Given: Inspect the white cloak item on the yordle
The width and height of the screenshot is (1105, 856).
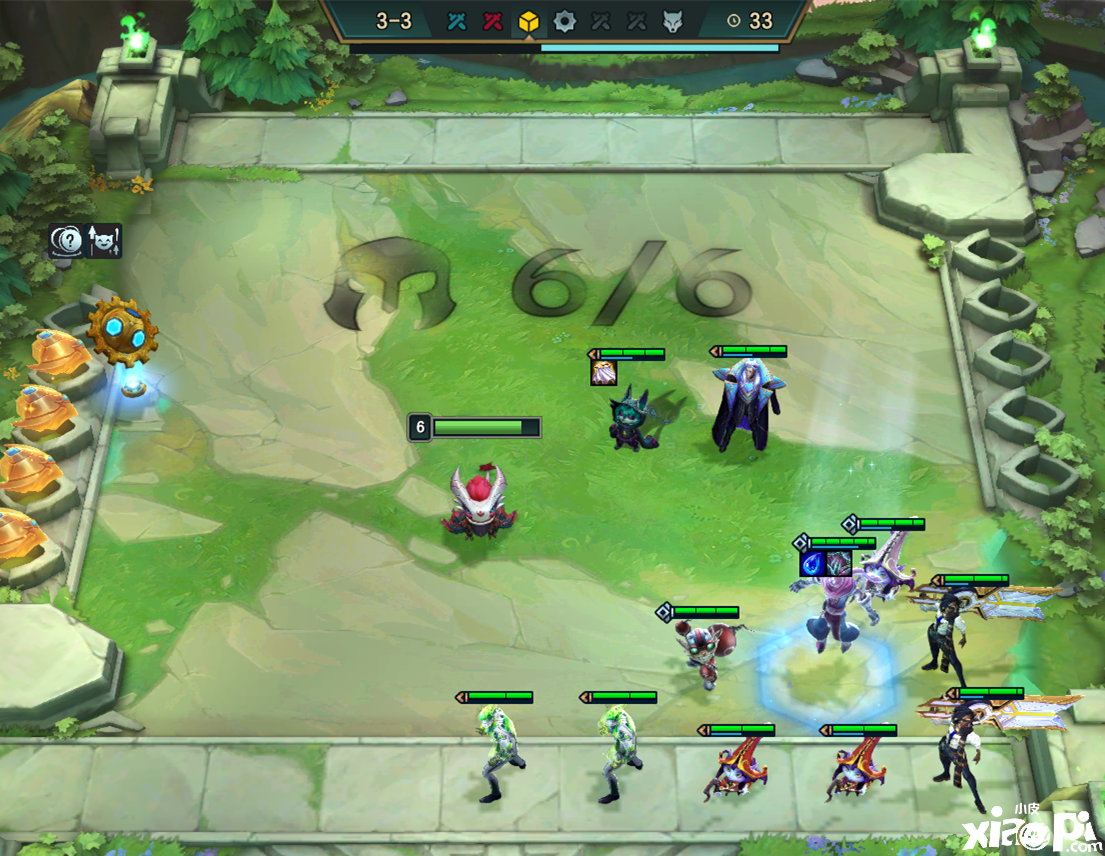Looking at the screenshot, I should click(604, 373).
